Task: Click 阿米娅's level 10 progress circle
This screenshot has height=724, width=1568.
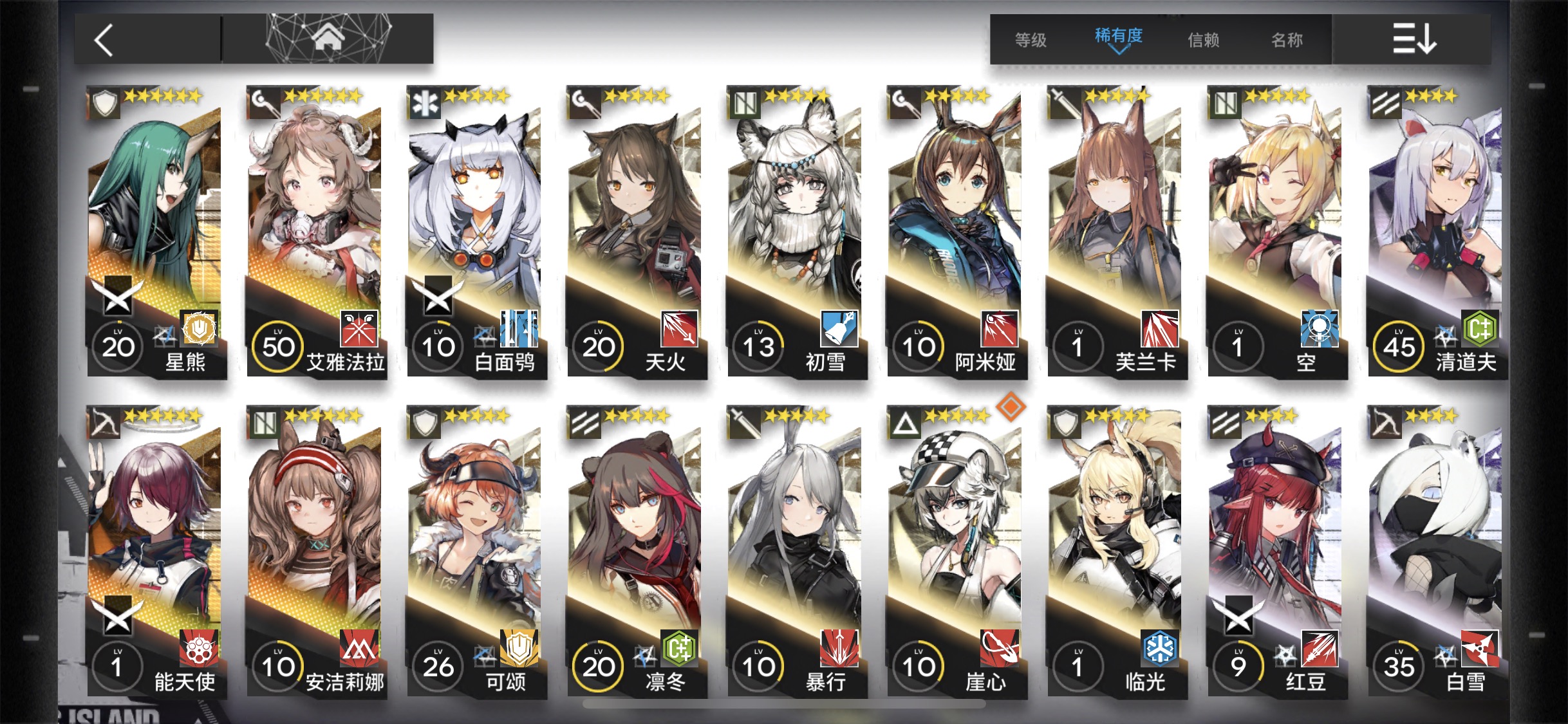Action: click(918, 346)
